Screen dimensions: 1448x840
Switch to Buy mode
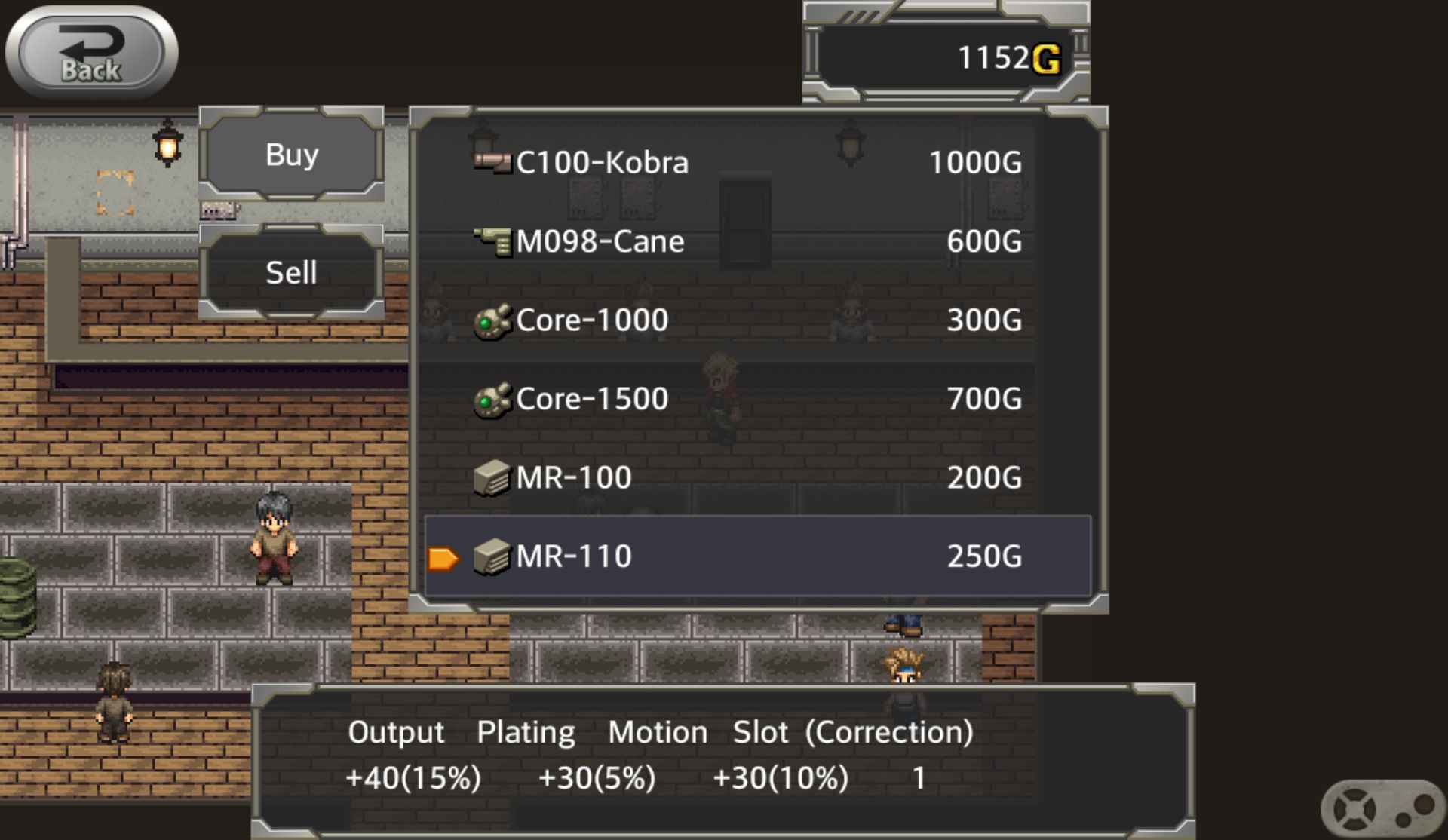click(x=290, y=156)
